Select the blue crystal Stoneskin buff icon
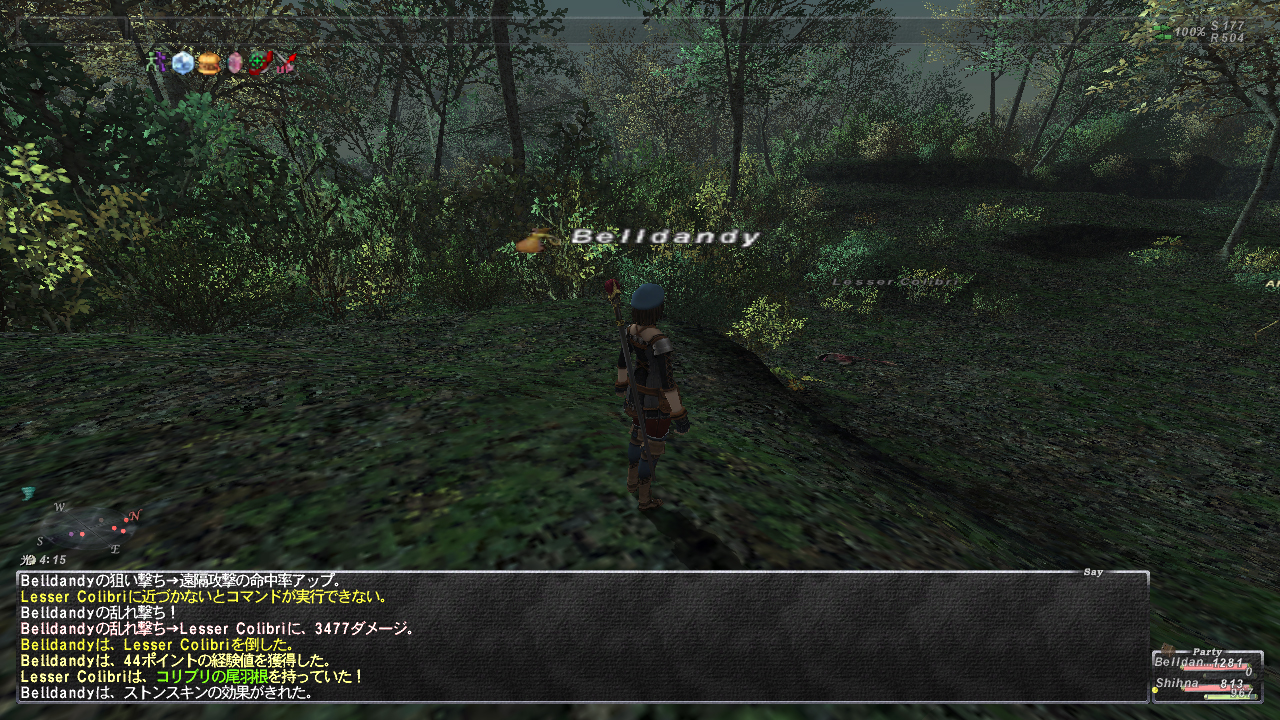 pos(182,64)
